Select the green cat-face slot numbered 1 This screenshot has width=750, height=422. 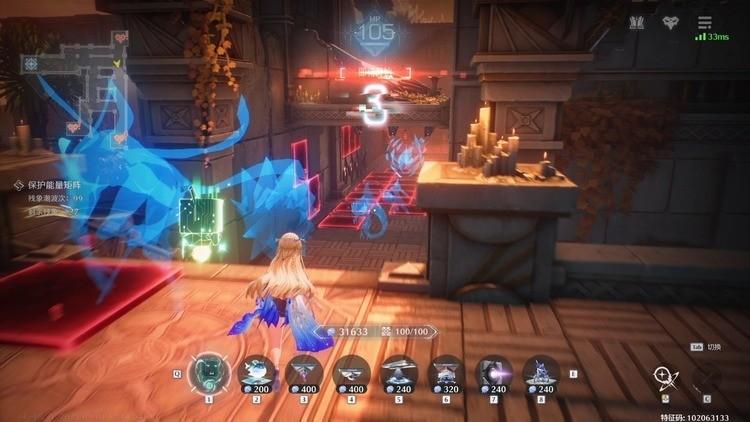(x=209, y=372)
